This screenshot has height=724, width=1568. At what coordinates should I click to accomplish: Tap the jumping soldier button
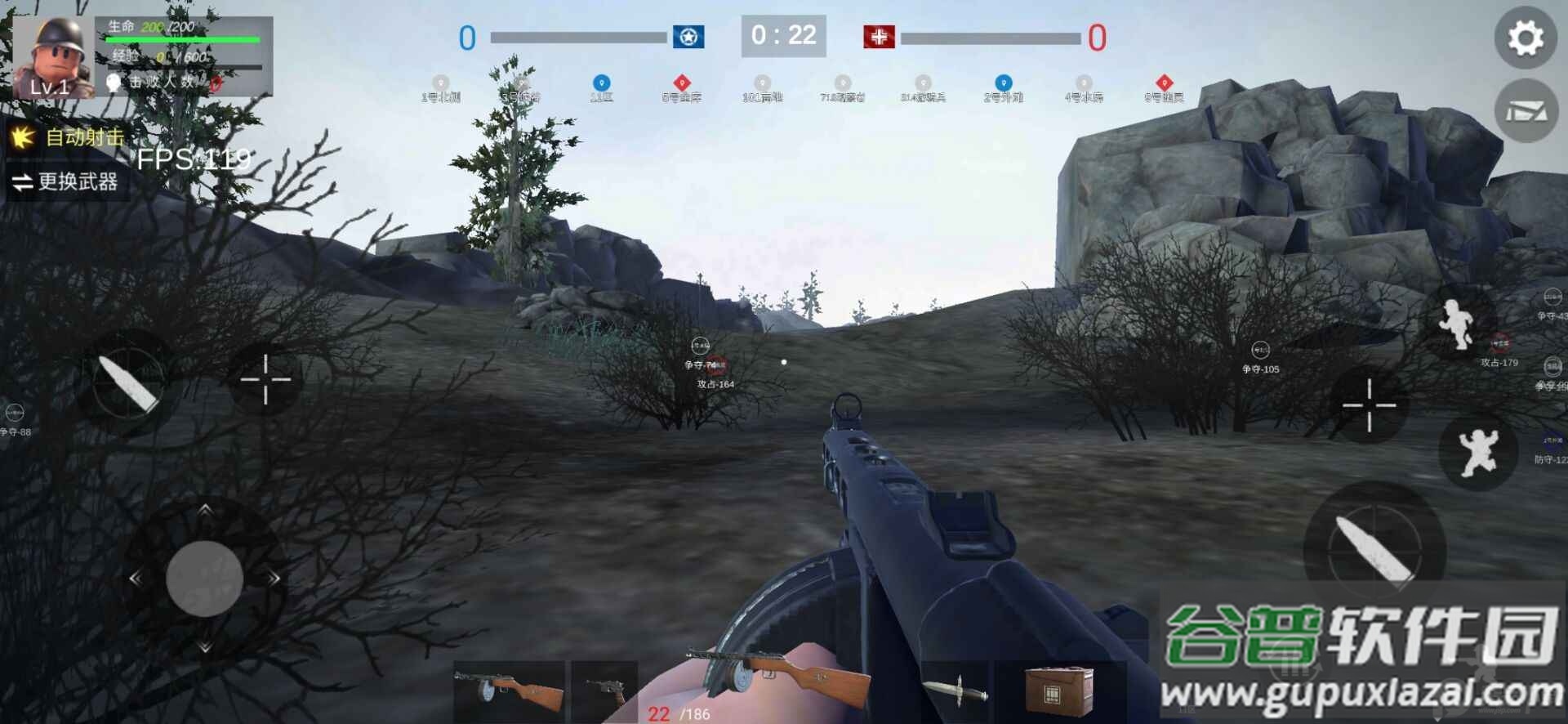(1477, 451)
